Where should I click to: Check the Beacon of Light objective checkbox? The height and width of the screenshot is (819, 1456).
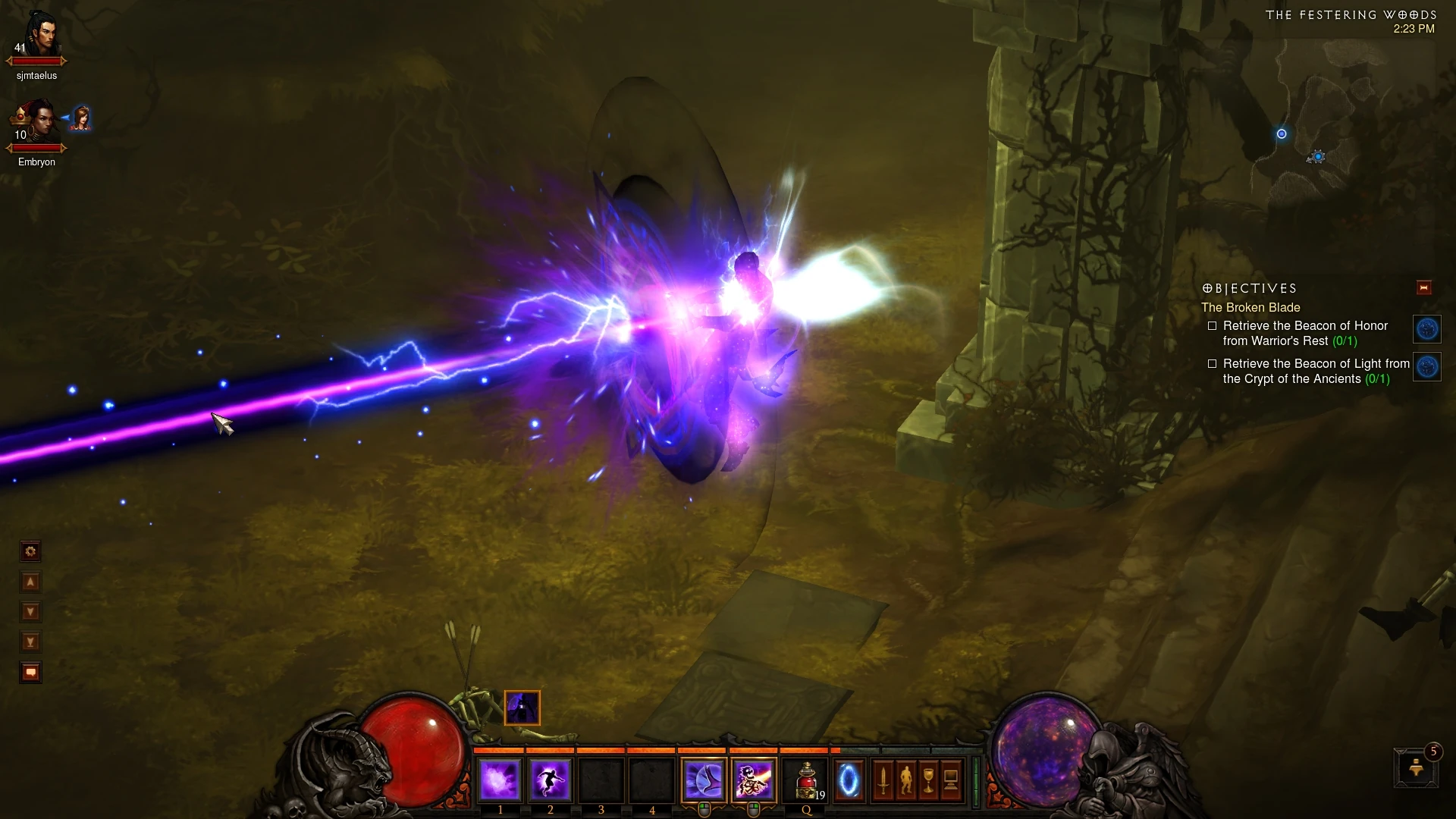pyautogui.click(x=1213, y=364)
